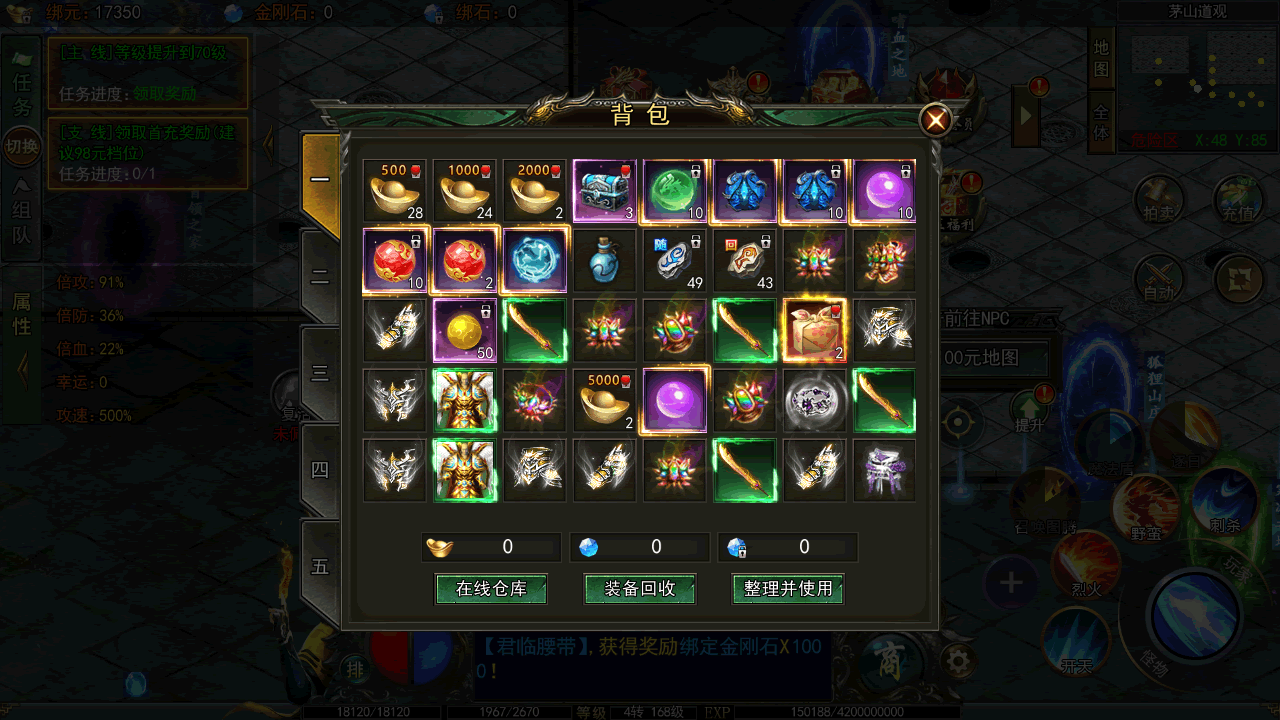Click the 切换 switch button
Screen dimensions: 1280x720
[21, 147]
